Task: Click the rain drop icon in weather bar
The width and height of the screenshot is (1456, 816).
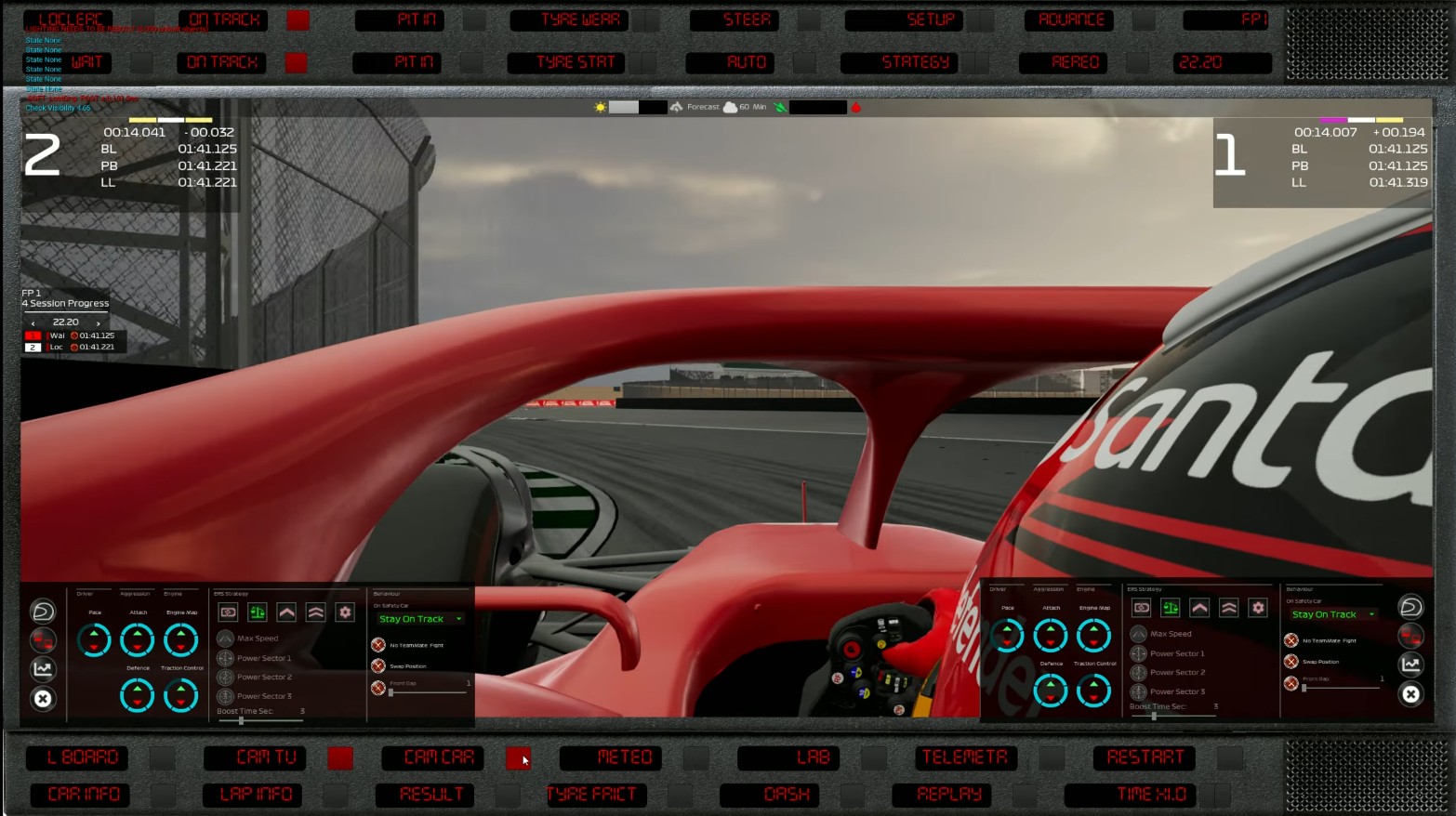Action: tap(856, 106)
